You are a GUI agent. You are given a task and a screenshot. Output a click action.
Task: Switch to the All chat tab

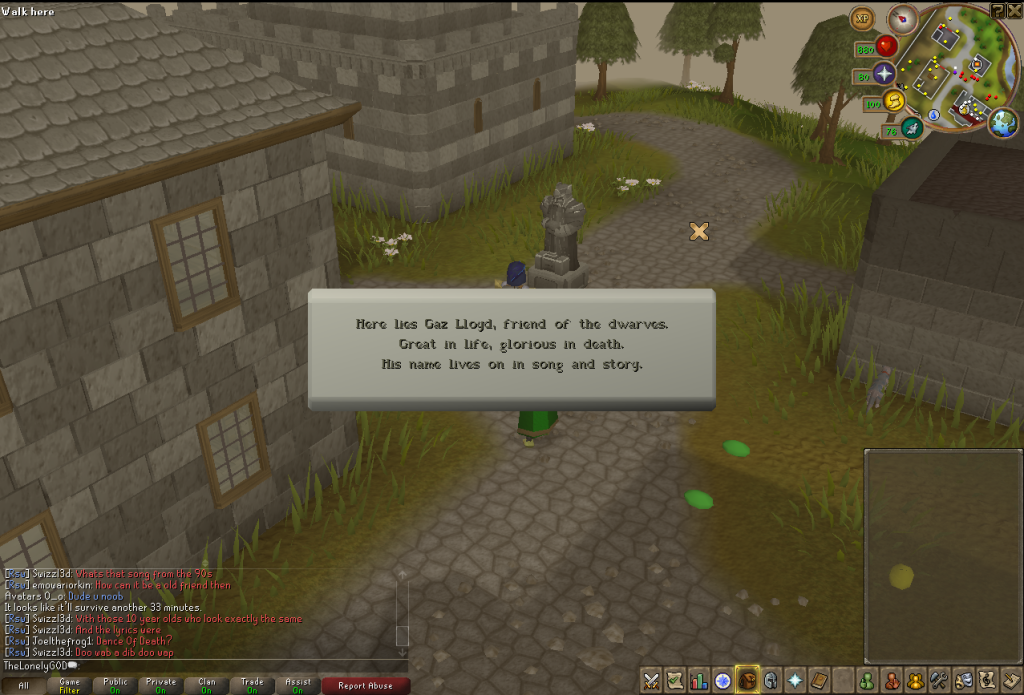(x=24, y=686)
